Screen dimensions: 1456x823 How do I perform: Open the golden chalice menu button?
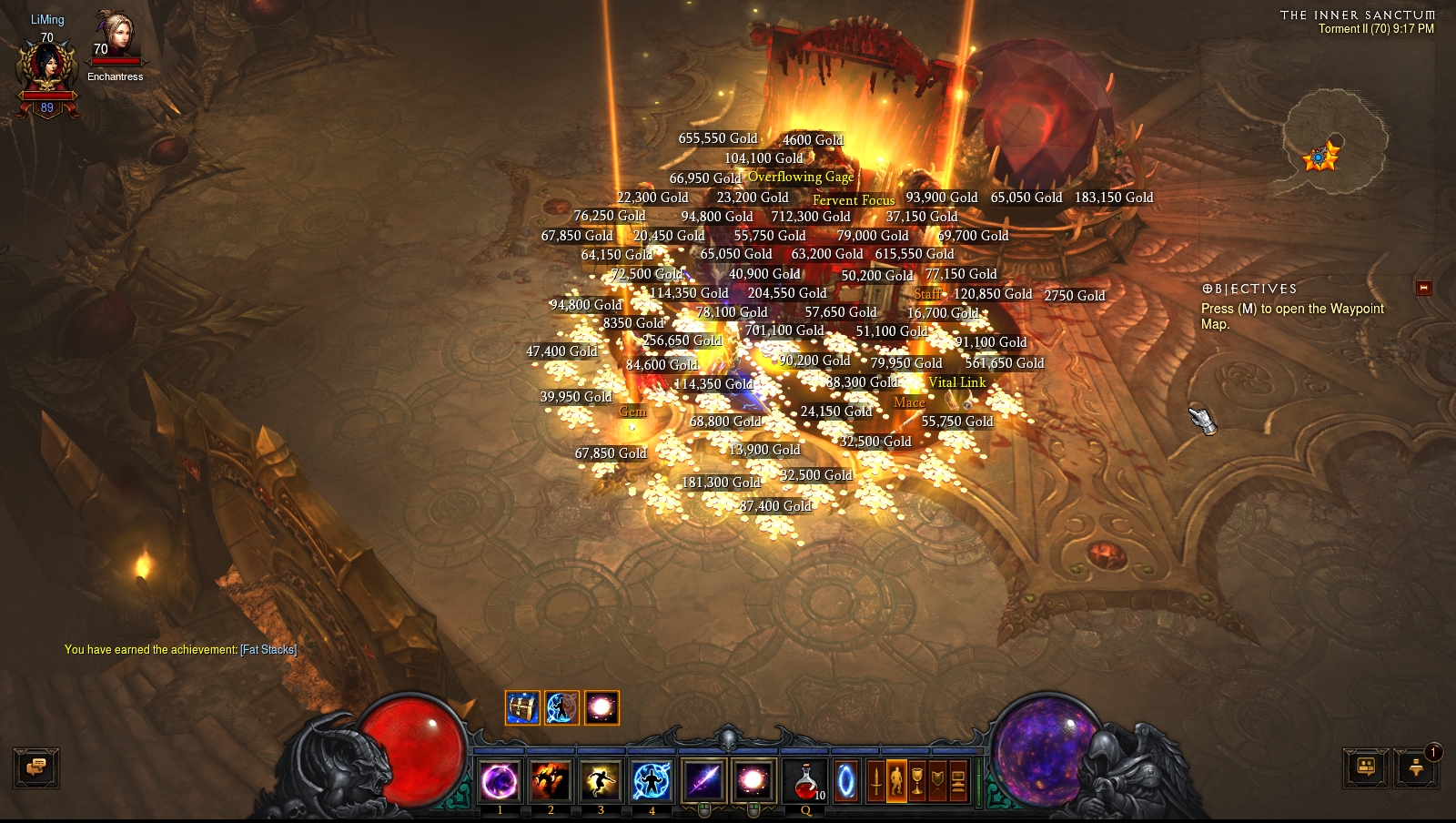[917, 781]
